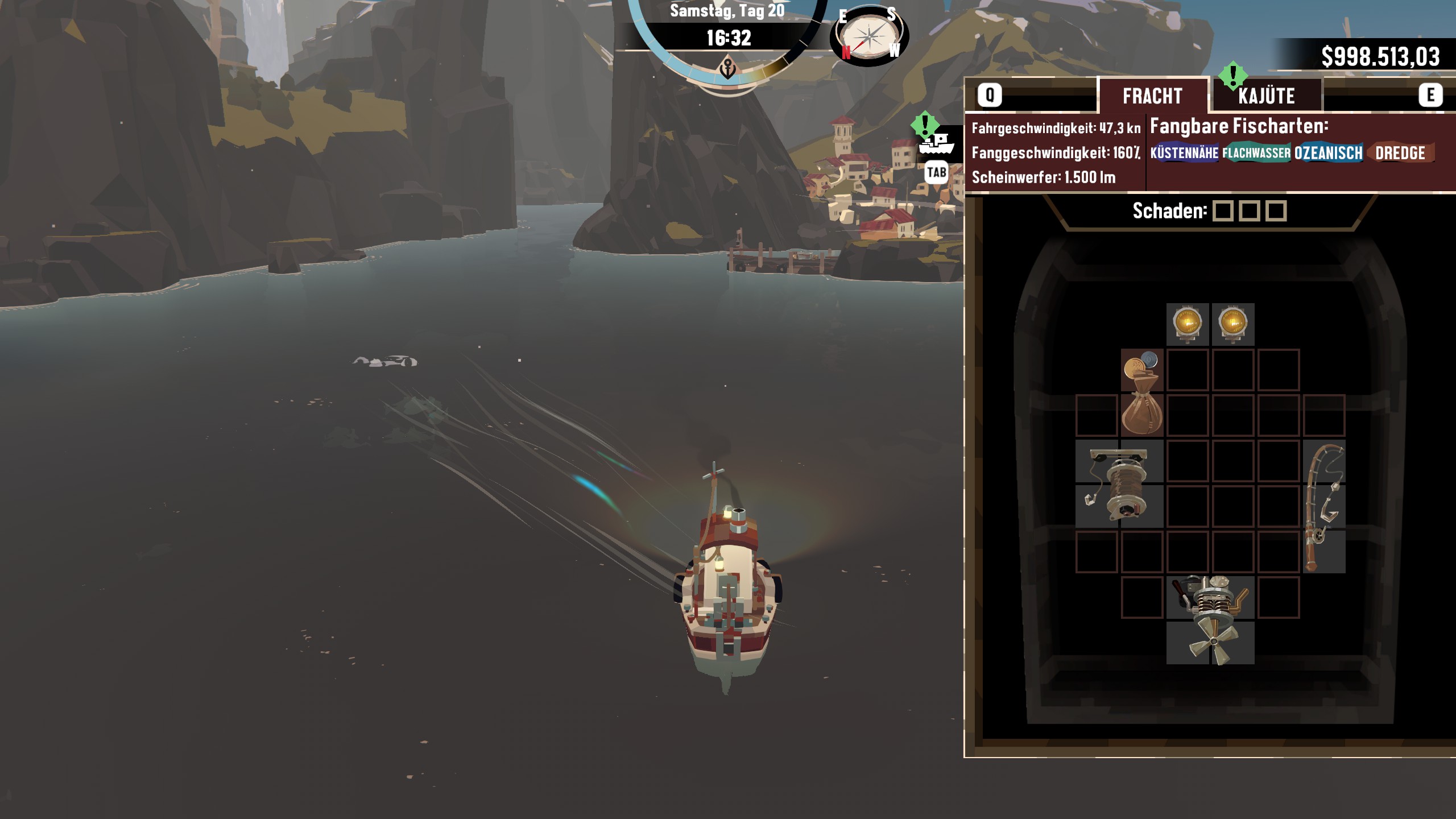Select the Dredge type tag
Image resolution: width=1456 pixels, height=819 pixels.
[x=1400, y=153]
